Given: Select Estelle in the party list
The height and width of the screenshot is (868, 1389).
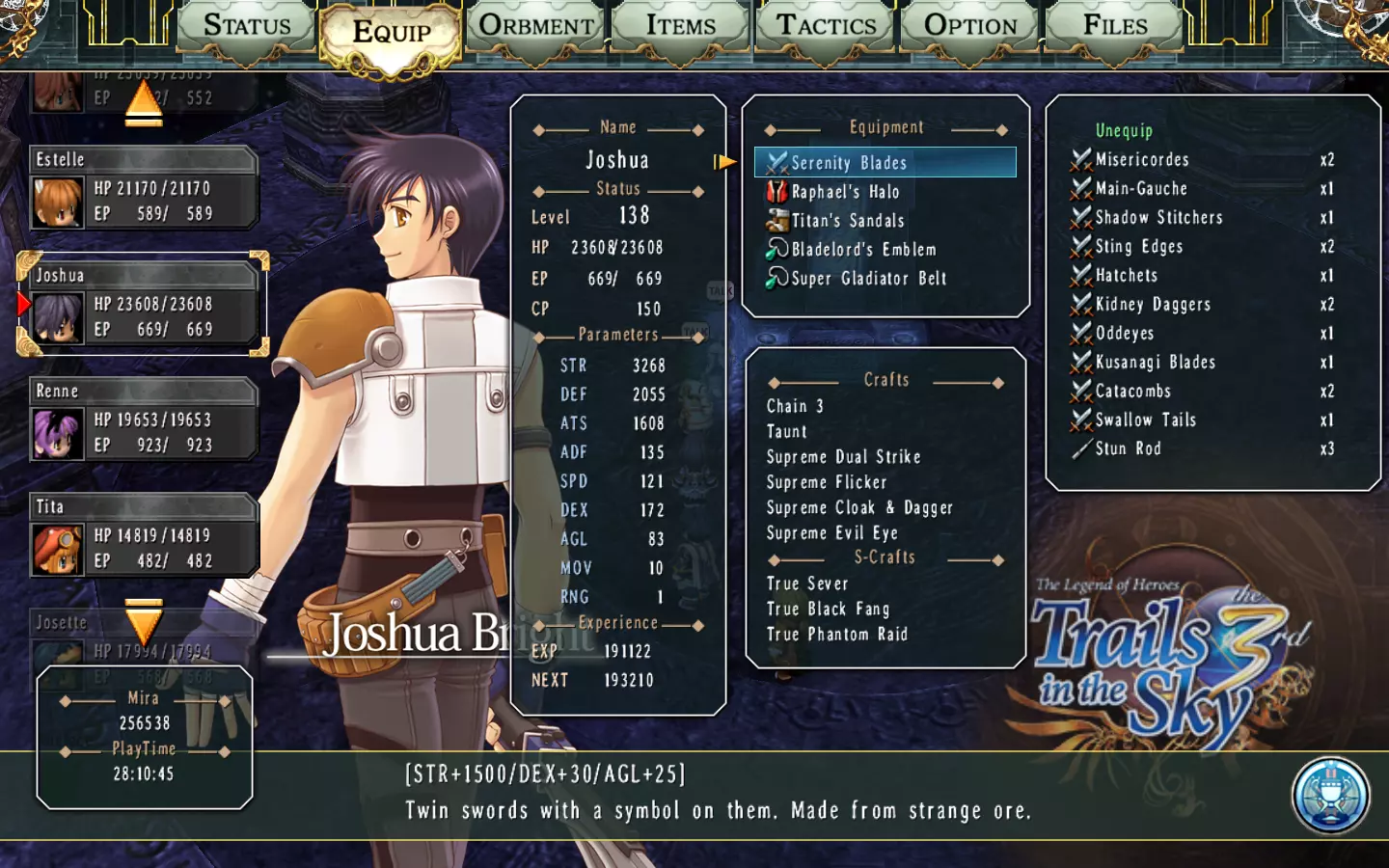Looking at the screenshot, I should point(143,188).
